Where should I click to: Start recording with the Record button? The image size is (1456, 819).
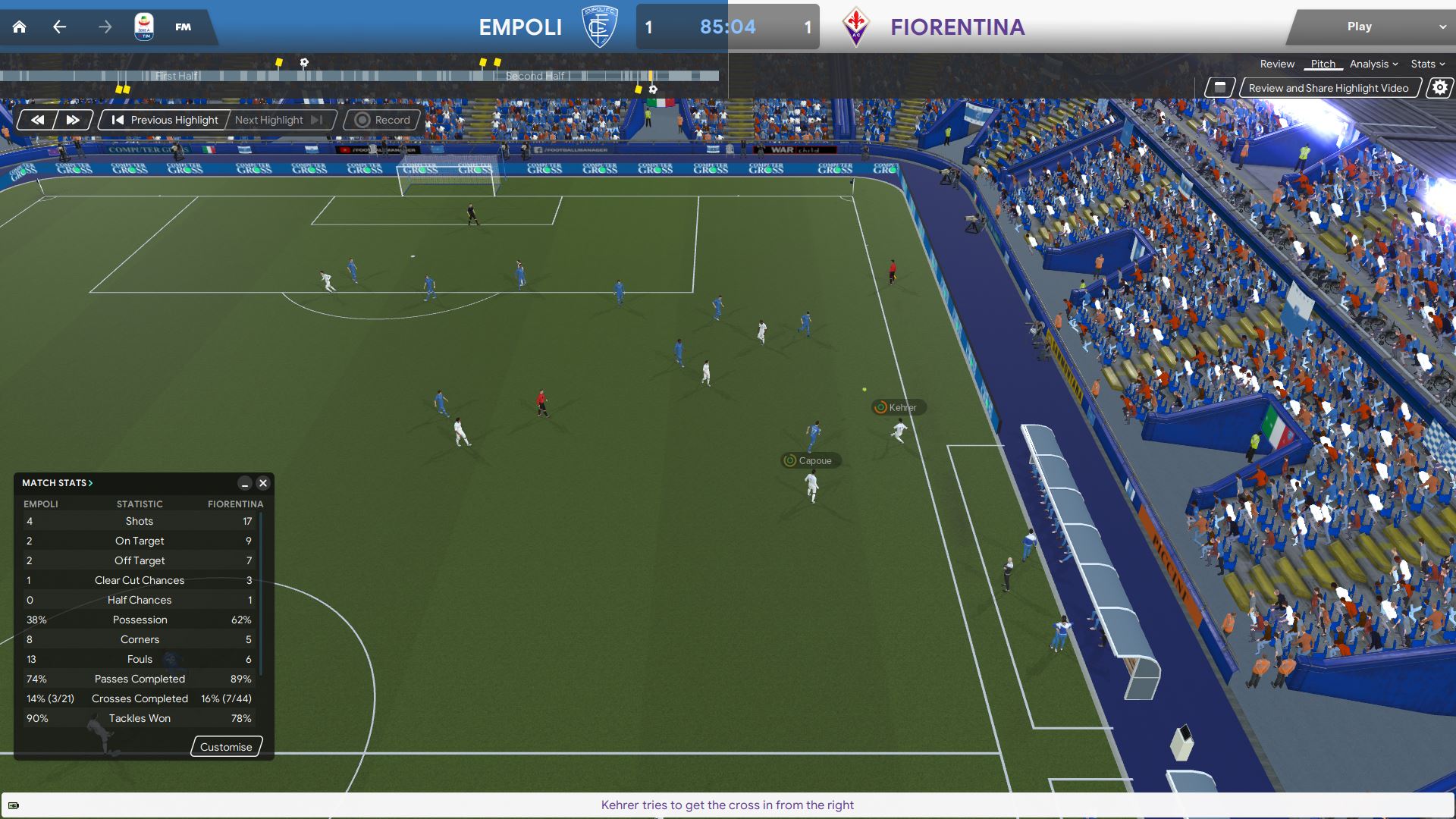pos(383,120)
